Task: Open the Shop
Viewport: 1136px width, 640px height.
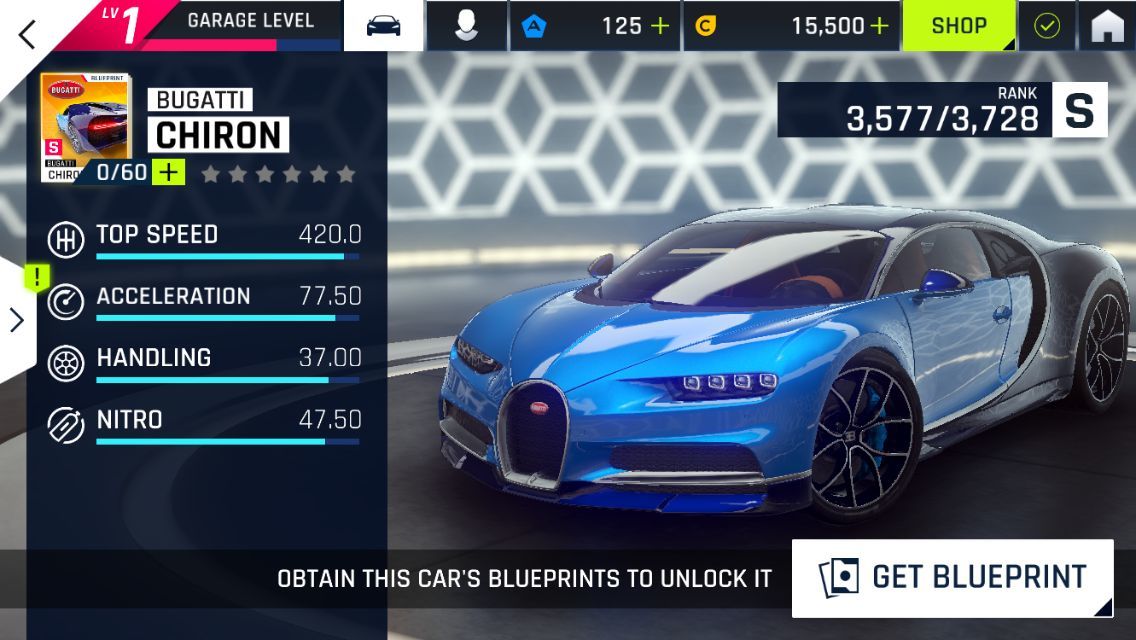Action: [959, 26]
